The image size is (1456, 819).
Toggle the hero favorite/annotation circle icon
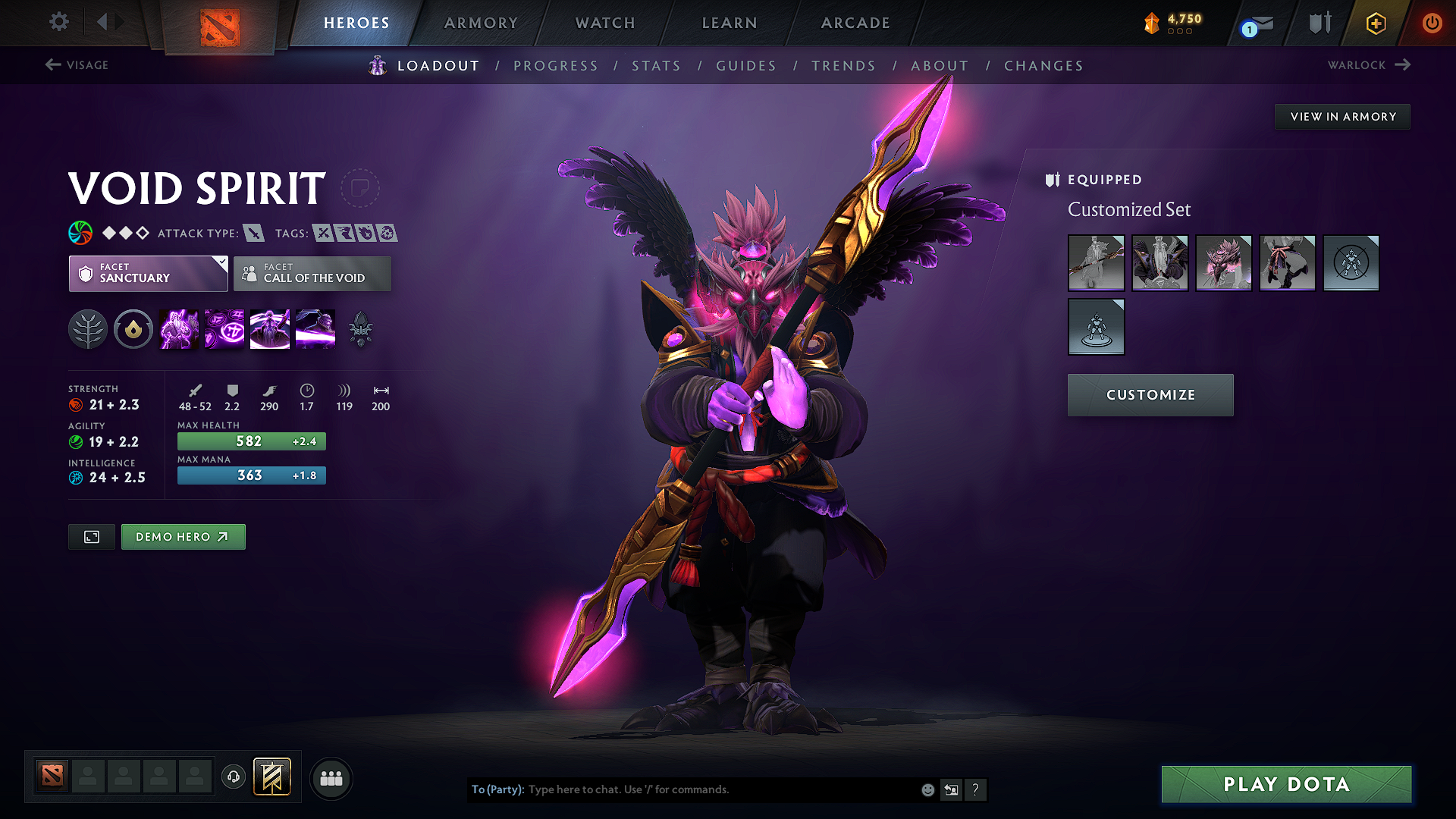click(361, 188)
